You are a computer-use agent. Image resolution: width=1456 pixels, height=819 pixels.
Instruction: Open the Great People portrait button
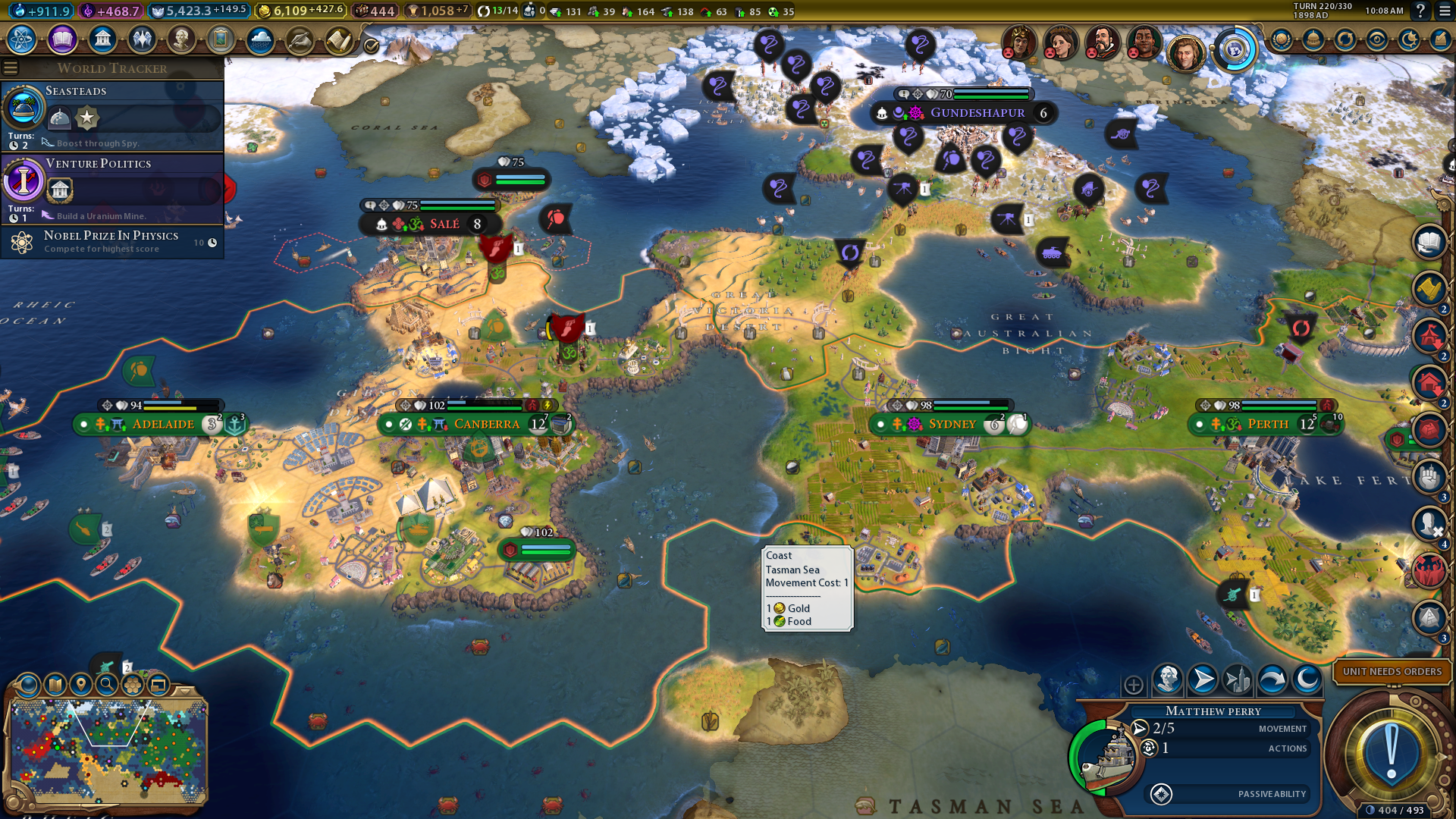pos(181,39)
